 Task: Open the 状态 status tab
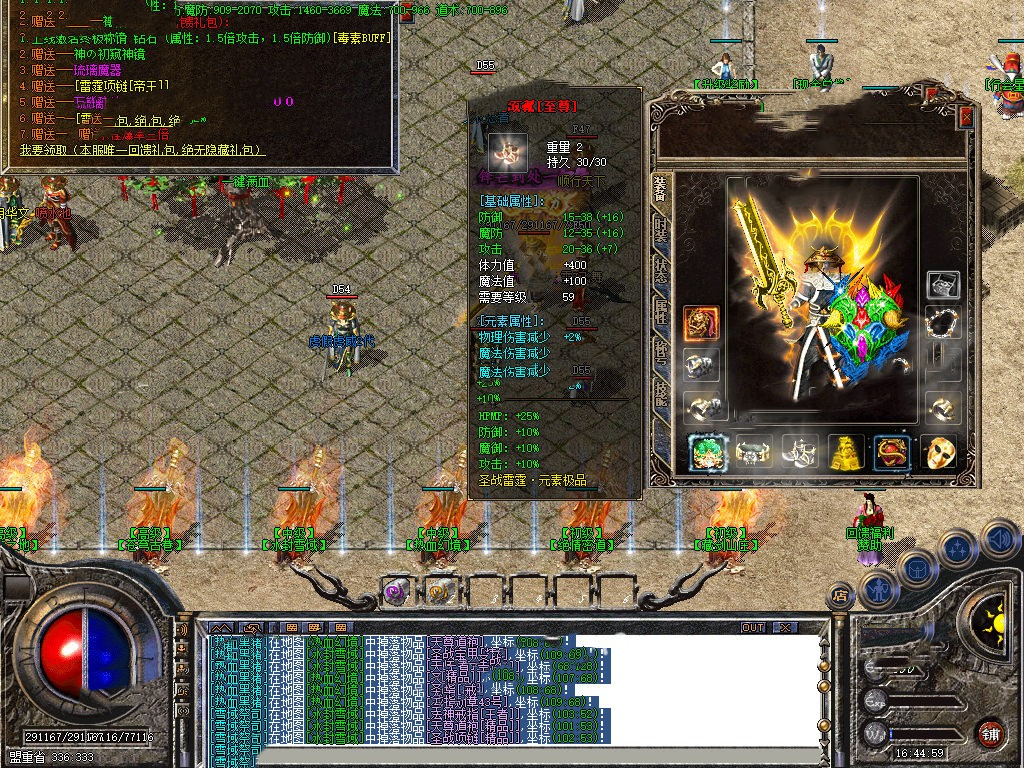tap(661, 273)
